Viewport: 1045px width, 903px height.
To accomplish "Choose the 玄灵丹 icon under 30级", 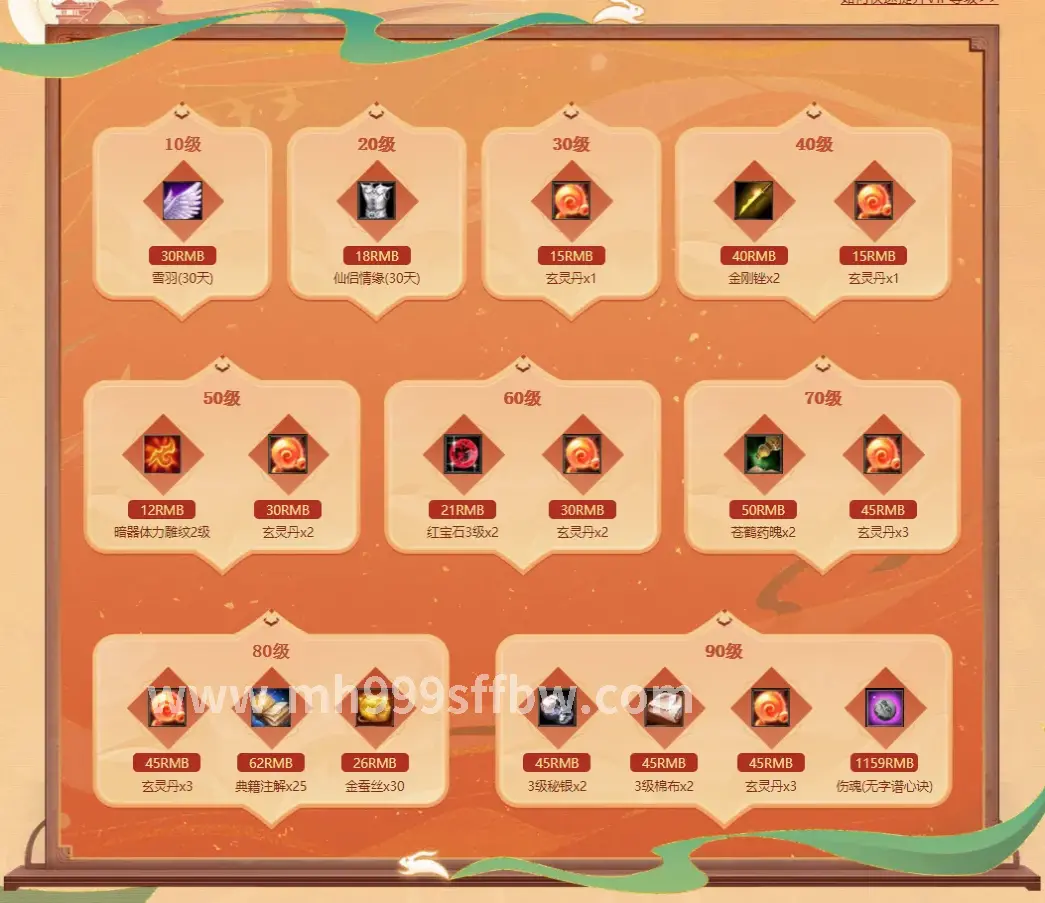I will coord(571,201).
